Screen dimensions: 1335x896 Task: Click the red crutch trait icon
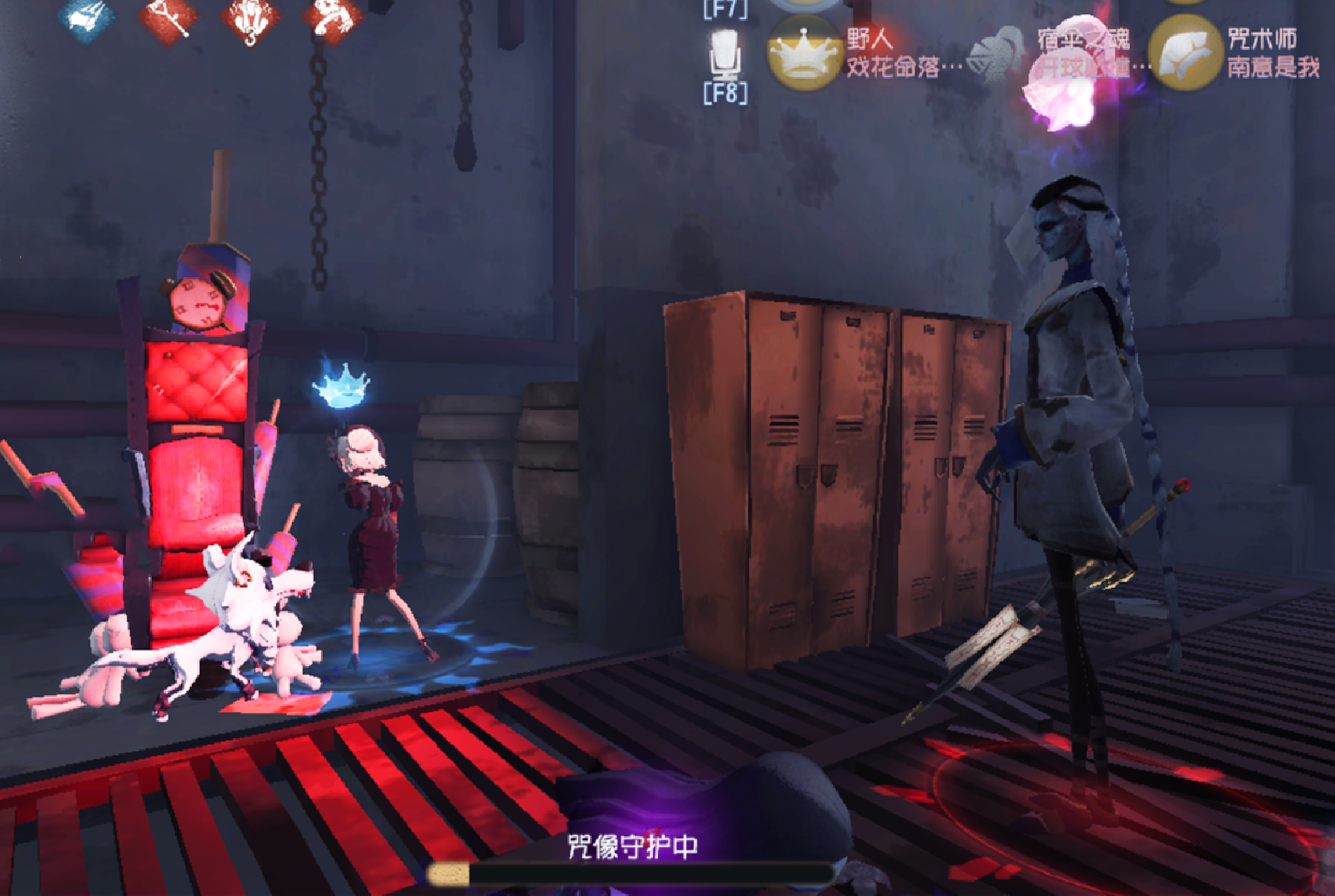click(x=168, y=18)
